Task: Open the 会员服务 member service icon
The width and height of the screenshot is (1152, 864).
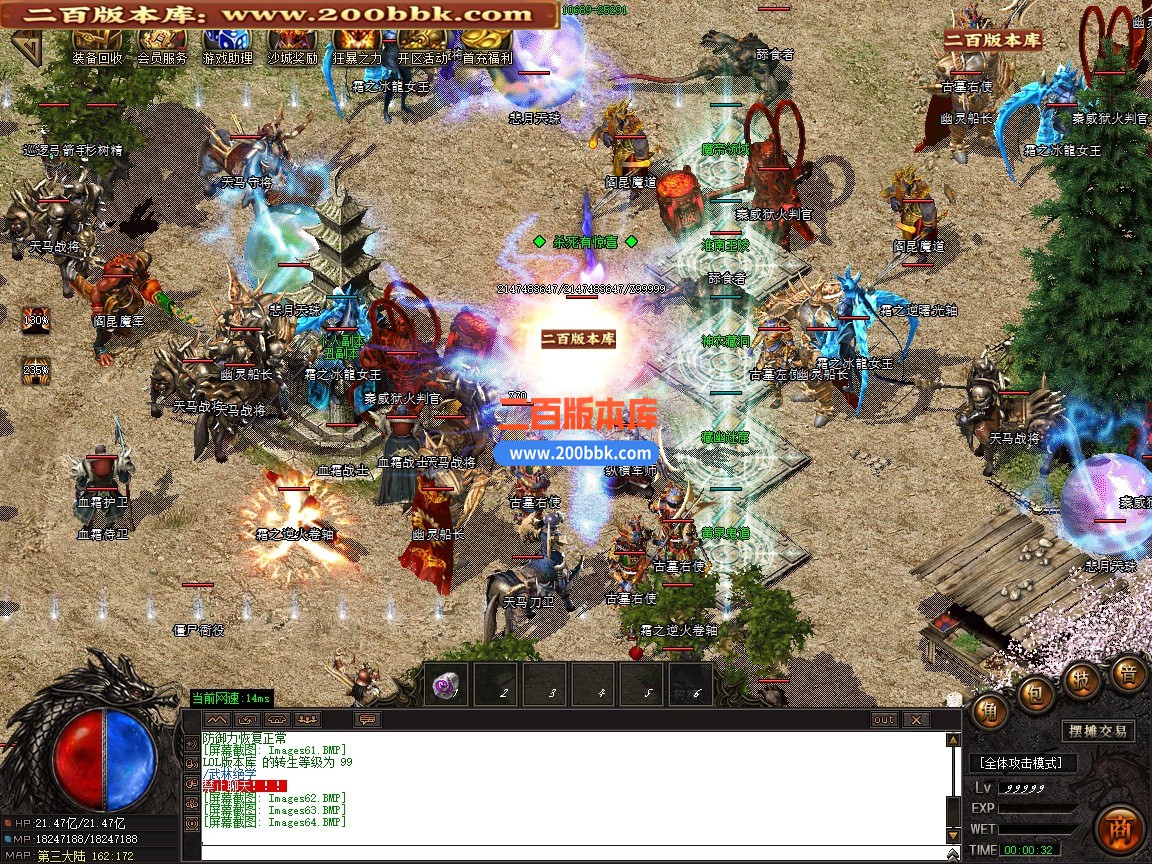Action: pyautogui.click(x=162, y=45)
